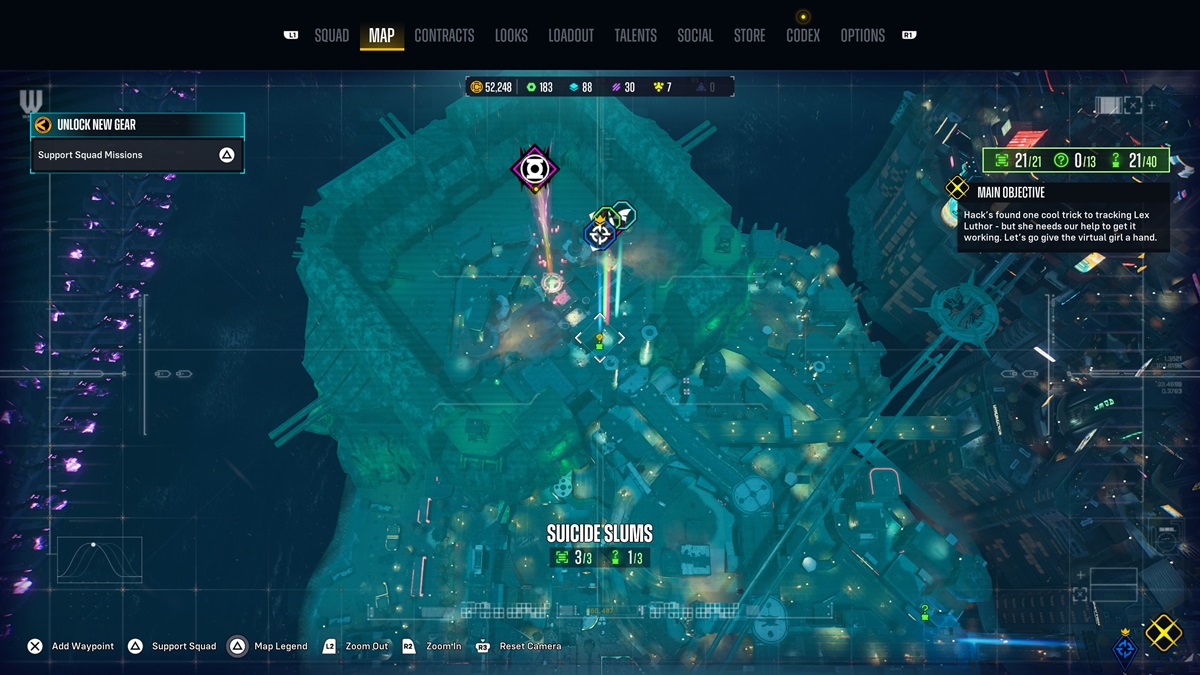
Task: Open the Codex tab
Action: coord(803,36)
